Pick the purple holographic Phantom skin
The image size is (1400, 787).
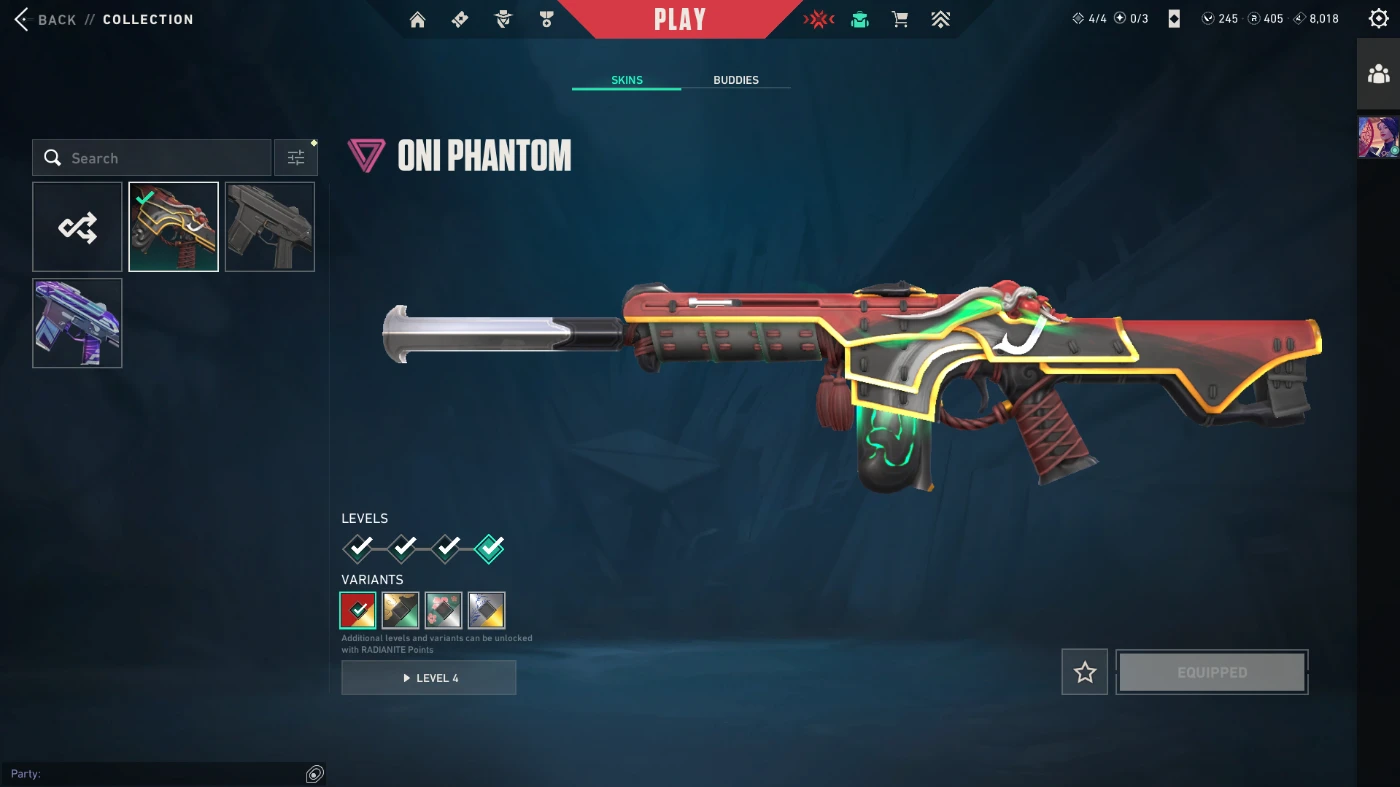[77, 323]
